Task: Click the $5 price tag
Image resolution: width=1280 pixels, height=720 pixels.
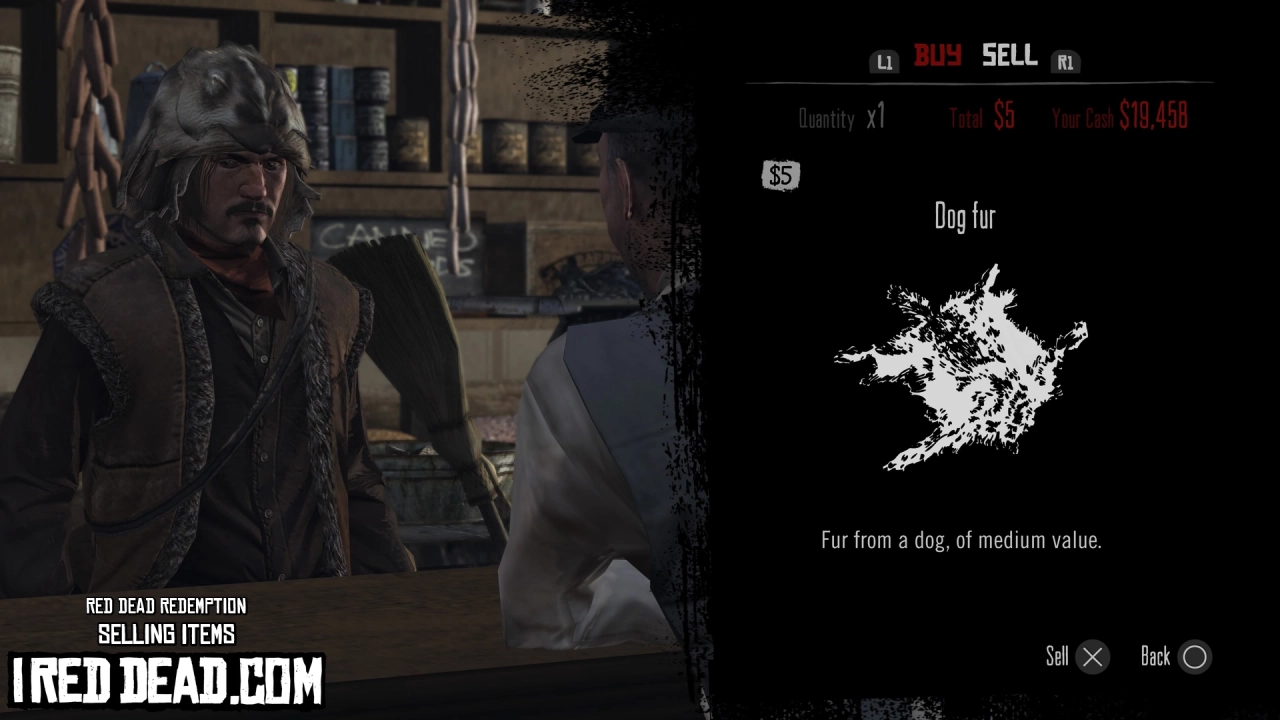Action: point(780,175)
